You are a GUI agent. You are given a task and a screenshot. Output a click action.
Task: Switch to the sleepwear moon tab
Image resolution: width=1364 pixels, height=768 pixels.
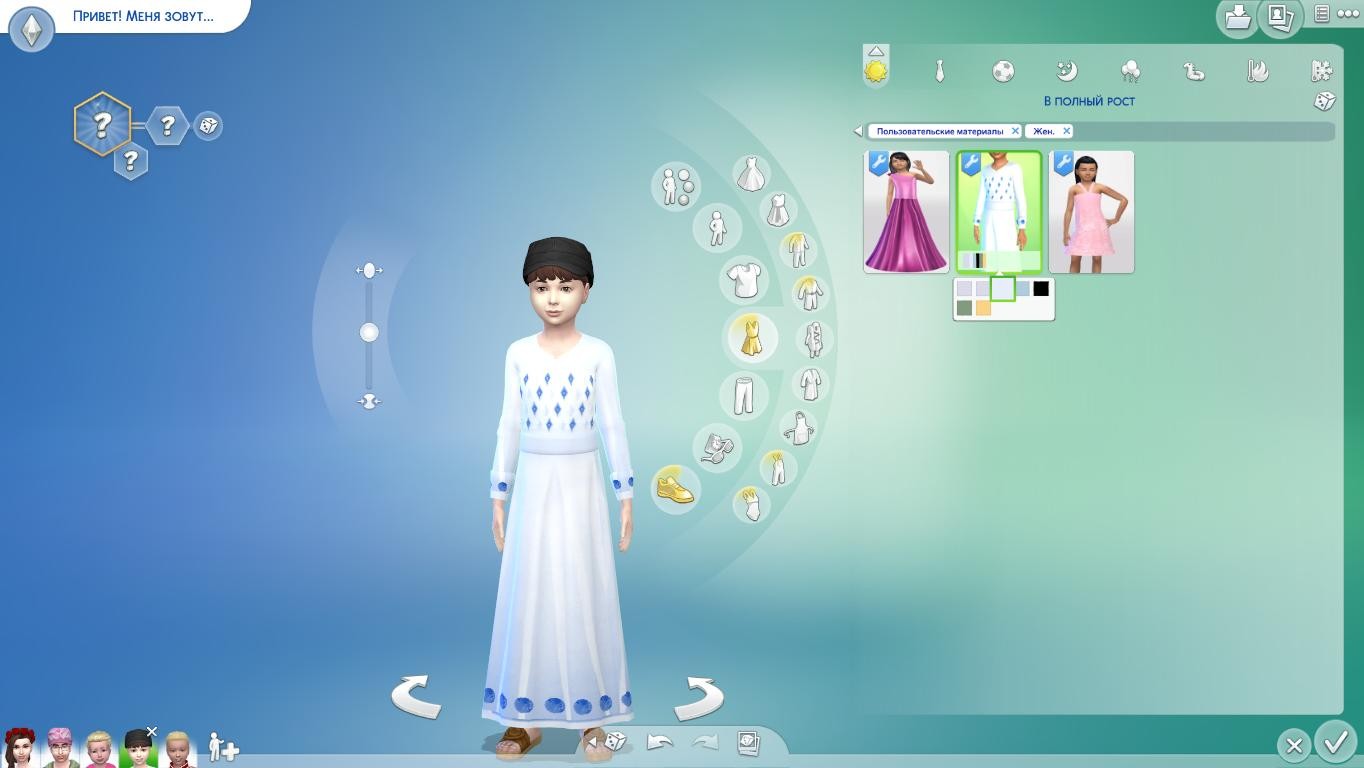(x=1067, y=71)
